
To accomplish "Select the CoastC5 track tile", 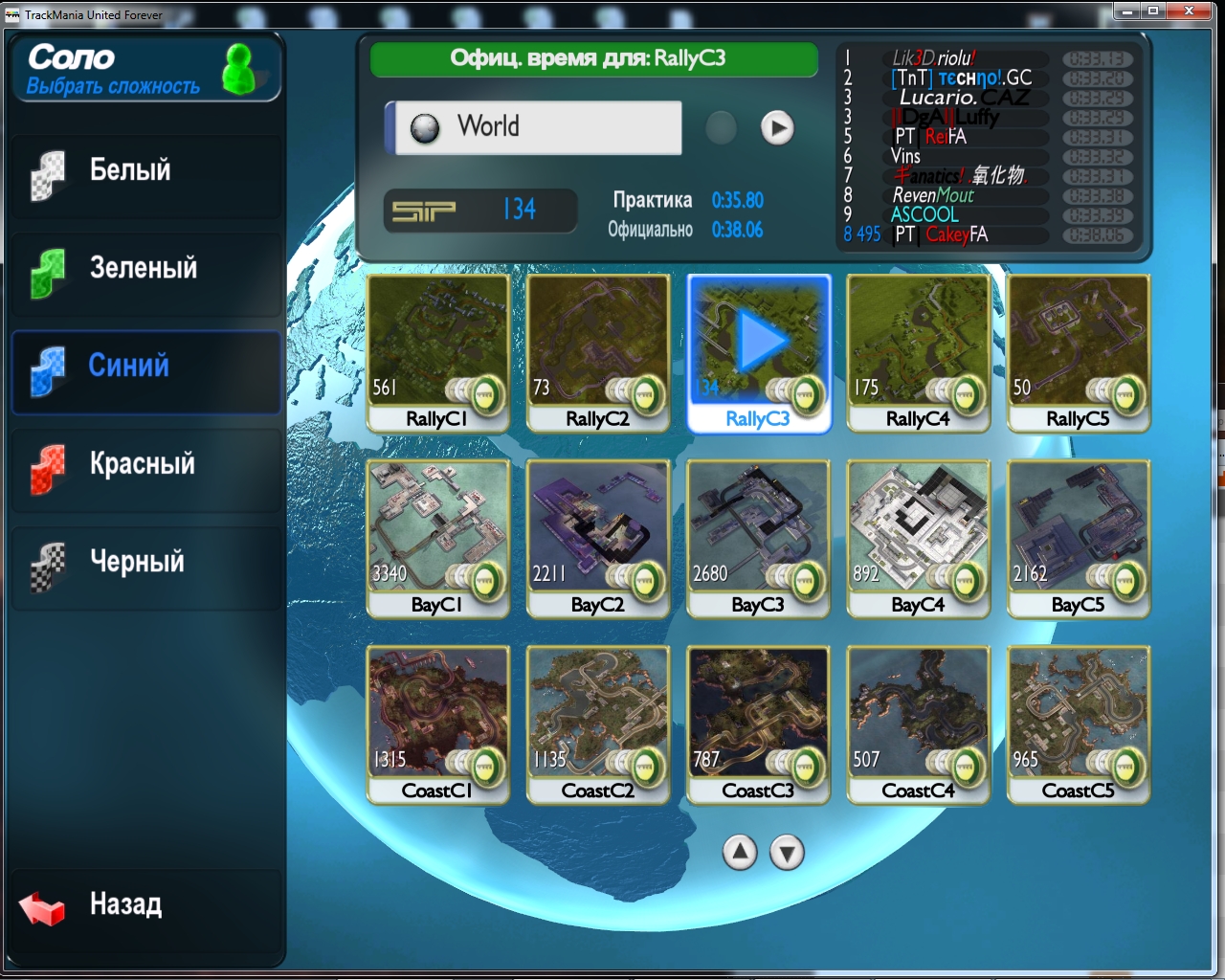I will [1078, 724].
